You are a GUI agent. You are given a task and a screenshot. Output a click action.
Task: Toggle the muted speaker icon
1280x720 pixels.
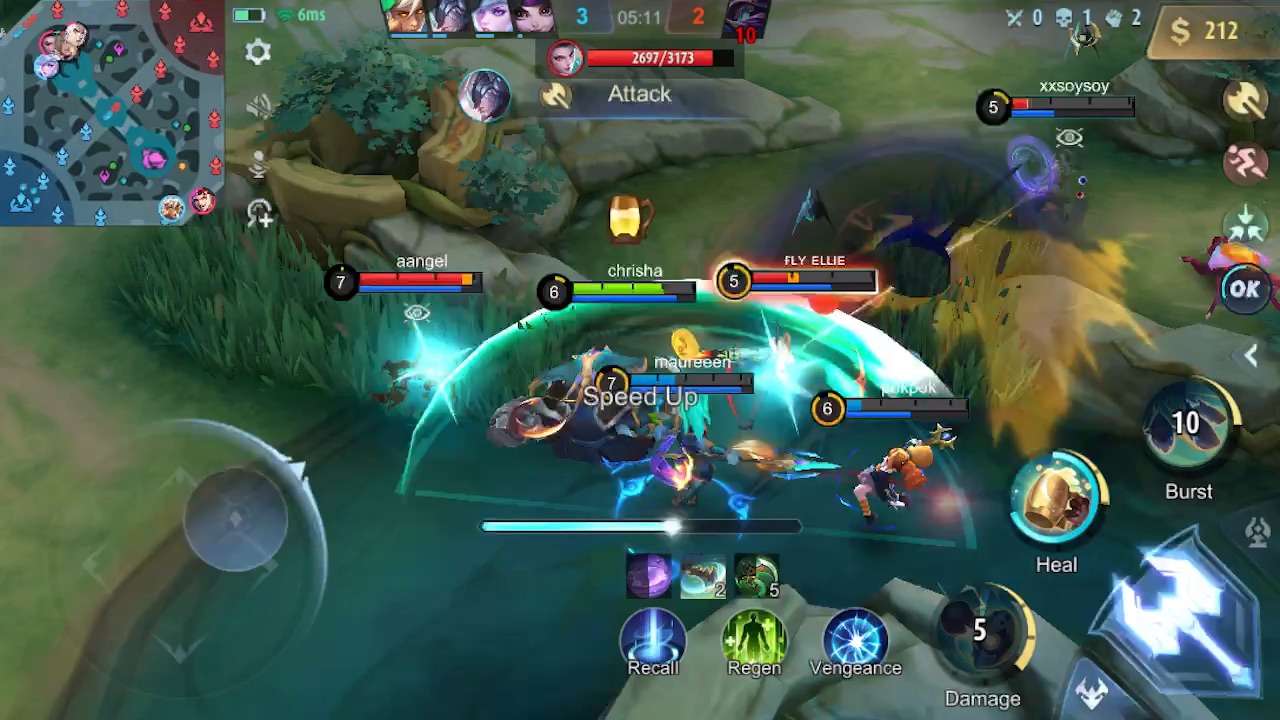(258, 106)
